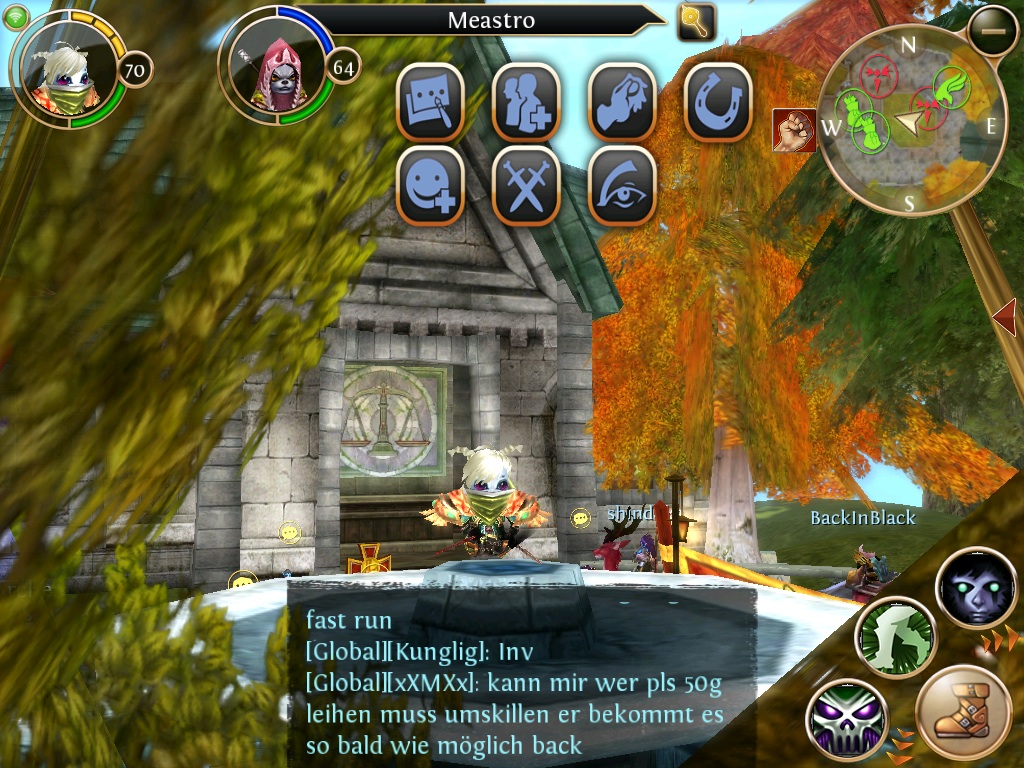Viewport: 1024px width, 768px height.
Task: Open the circular compass minimap
Action: coord(910,120)
